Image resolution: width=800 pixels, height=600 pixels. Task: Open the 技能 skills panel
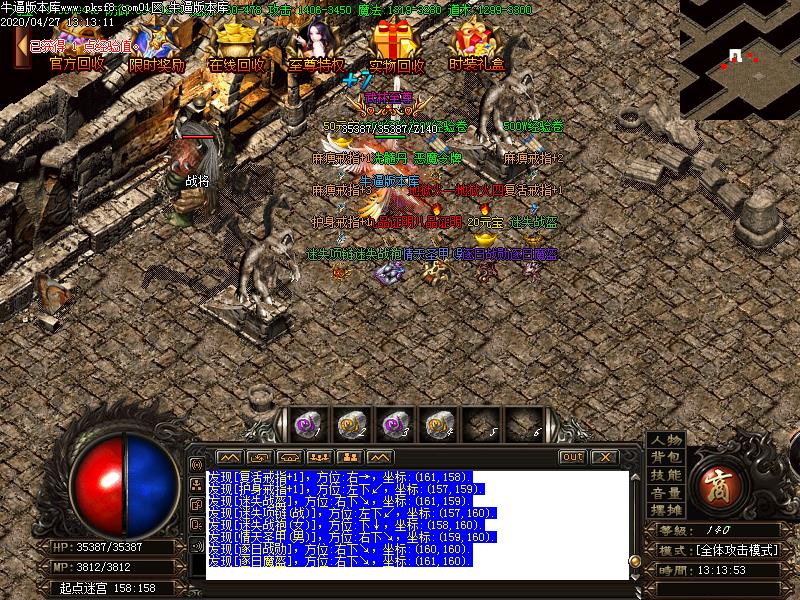pos(665,475)
